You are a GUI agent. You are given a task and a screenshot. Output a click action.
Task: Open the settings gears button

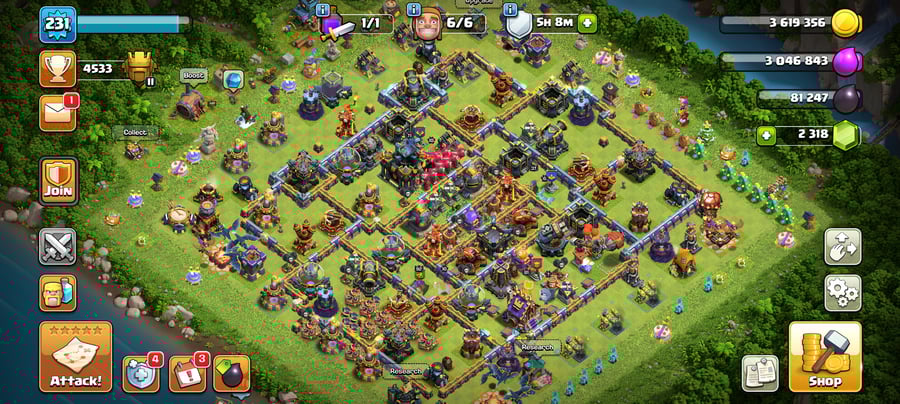click(842, 292)
